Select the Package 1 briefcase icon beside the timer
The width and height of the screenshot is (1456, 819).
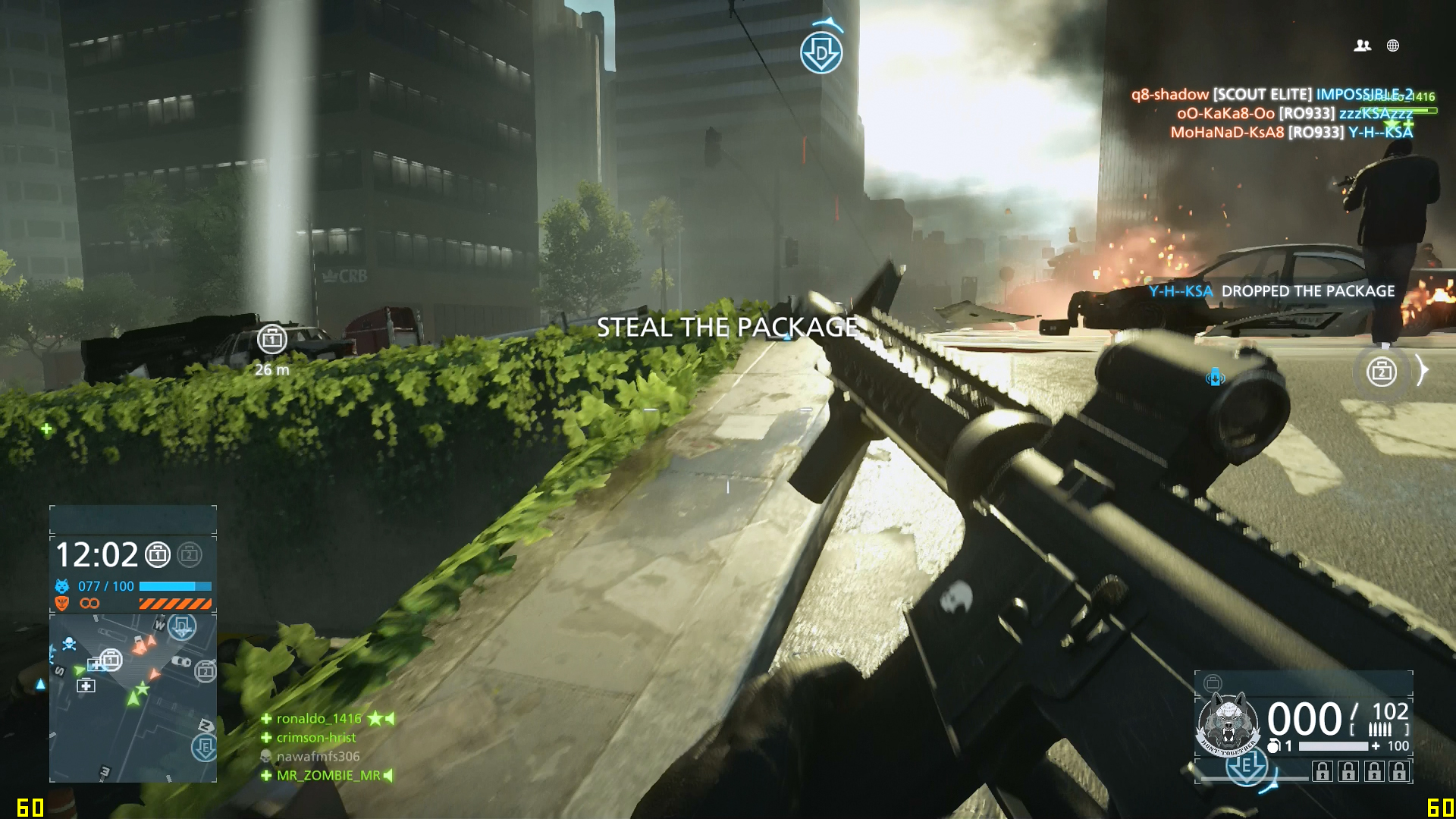(158, 554)
